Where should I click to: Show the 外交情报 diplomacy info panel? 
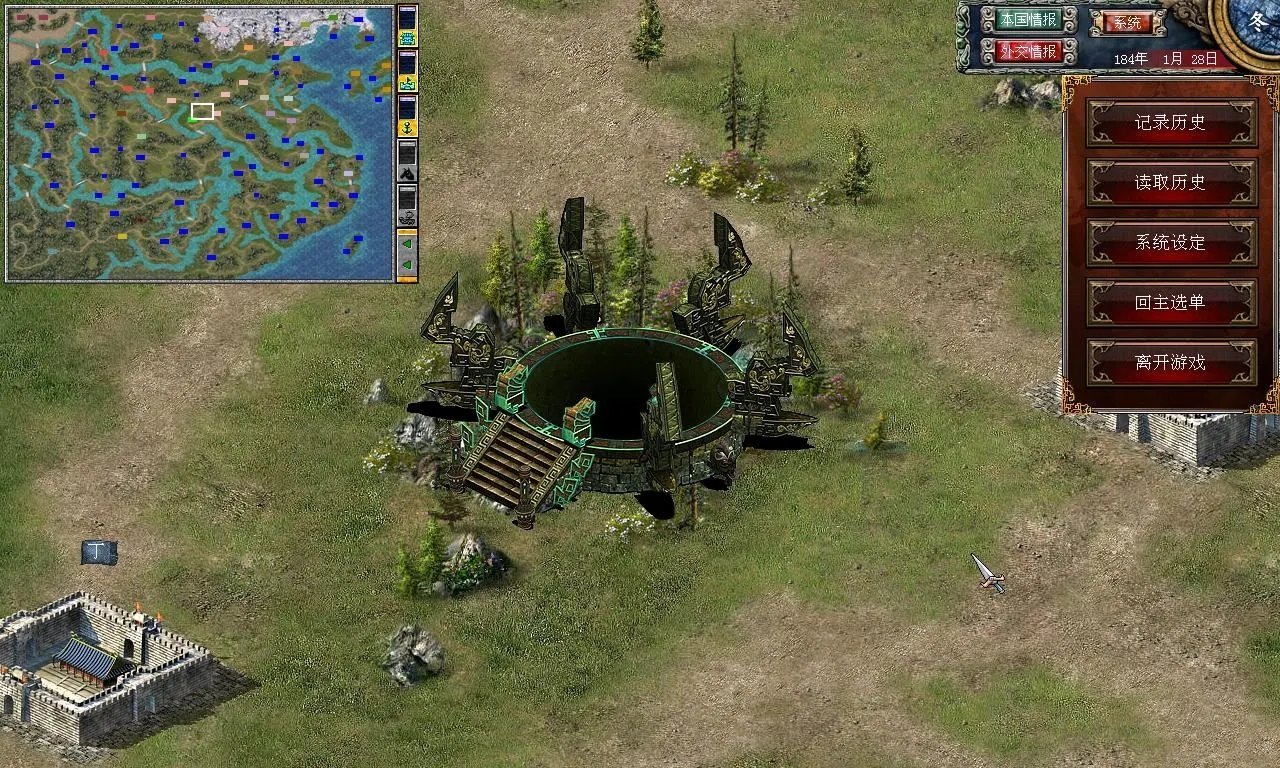[x=1028, y=51]
